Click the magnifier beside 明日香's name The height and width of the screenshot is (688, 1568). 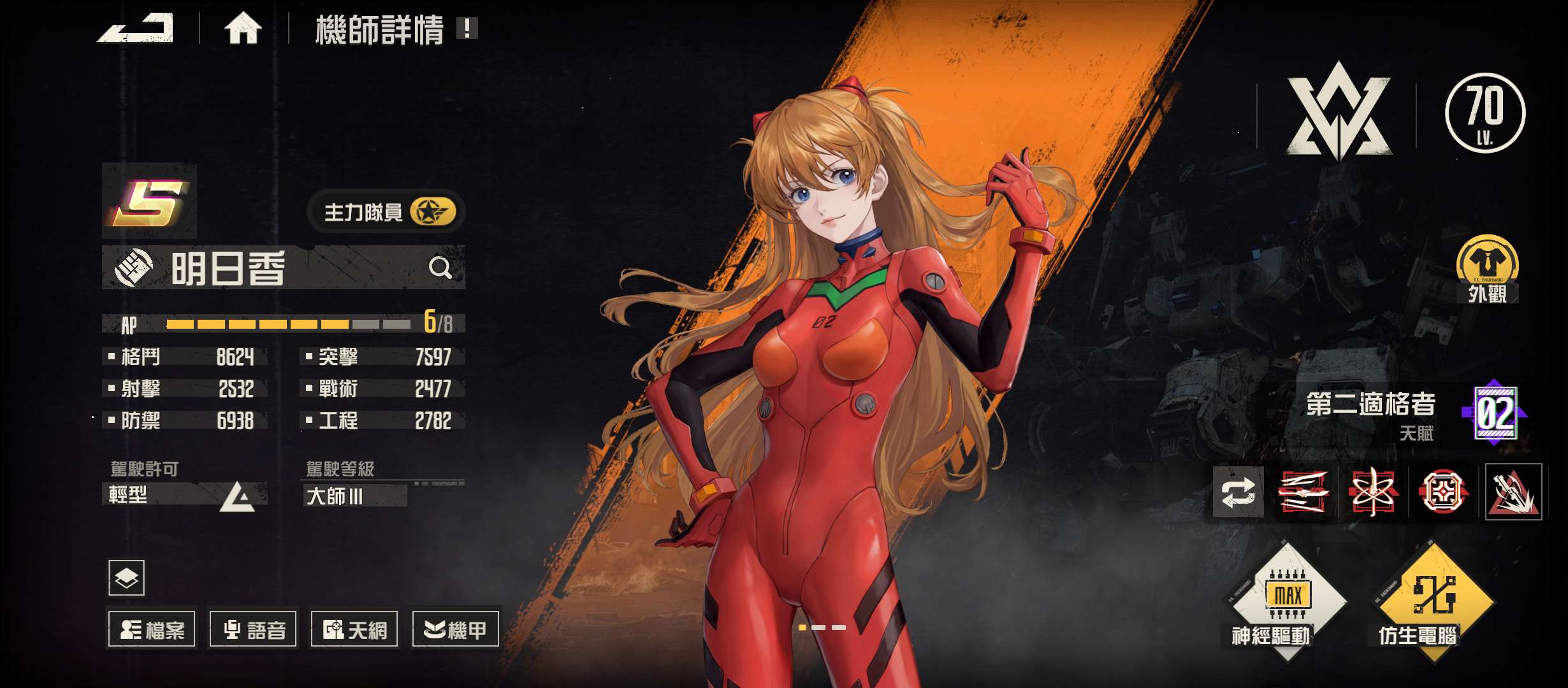[440, 268]
